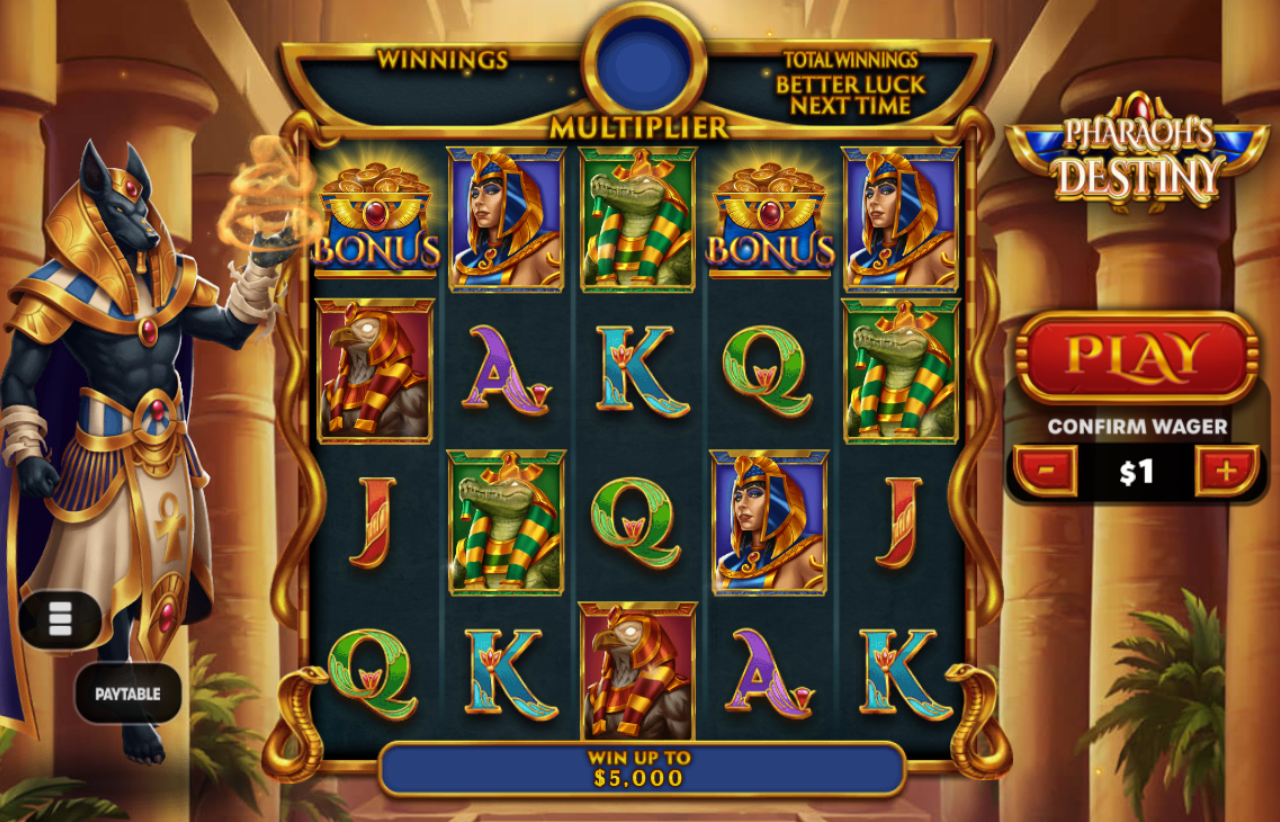The image size is (1280, 822).
Task: Open the PAYTABLE
Action: [128, 691]
